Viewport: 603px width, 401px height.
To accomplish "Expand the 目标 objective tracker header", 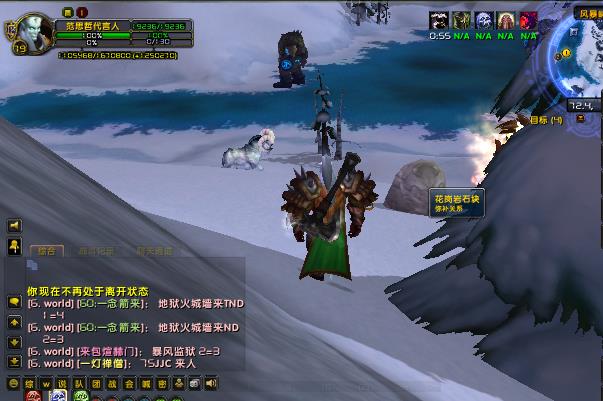I will click(x=546, y=120).
